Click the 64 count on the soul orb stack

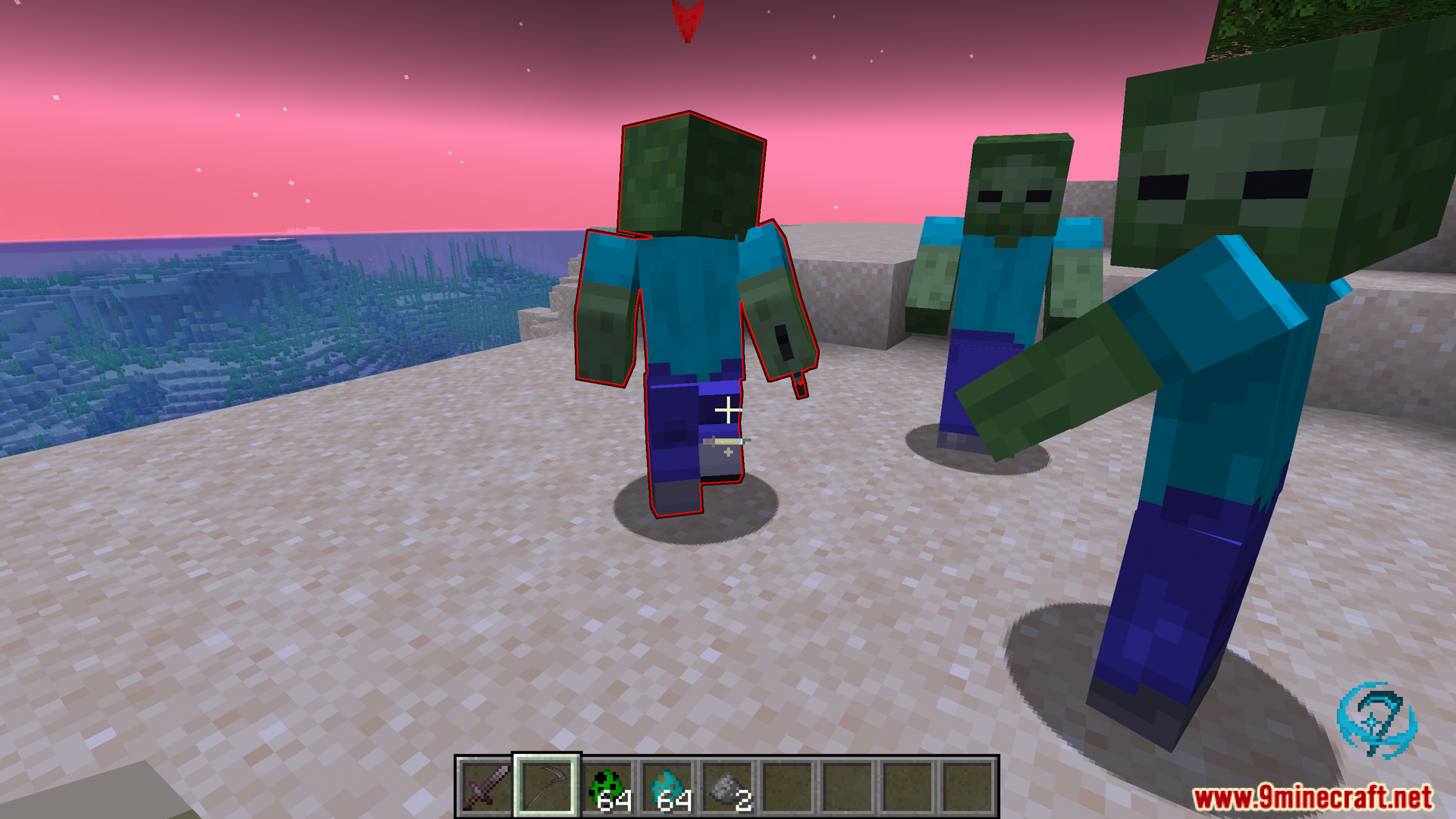675,802
